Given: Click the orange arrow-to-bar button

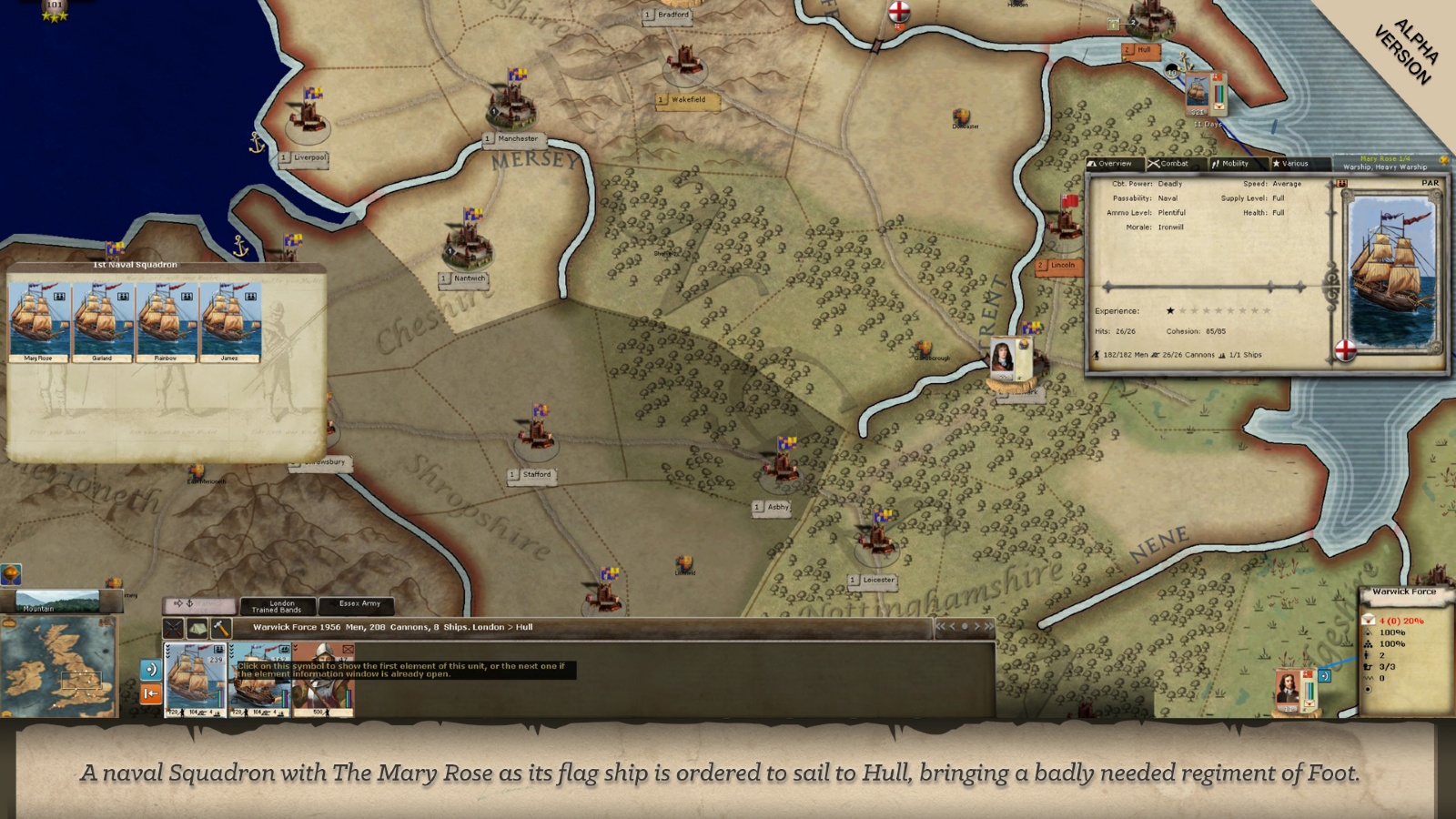Looking at the screenshot, I should [x=151, y=694].
